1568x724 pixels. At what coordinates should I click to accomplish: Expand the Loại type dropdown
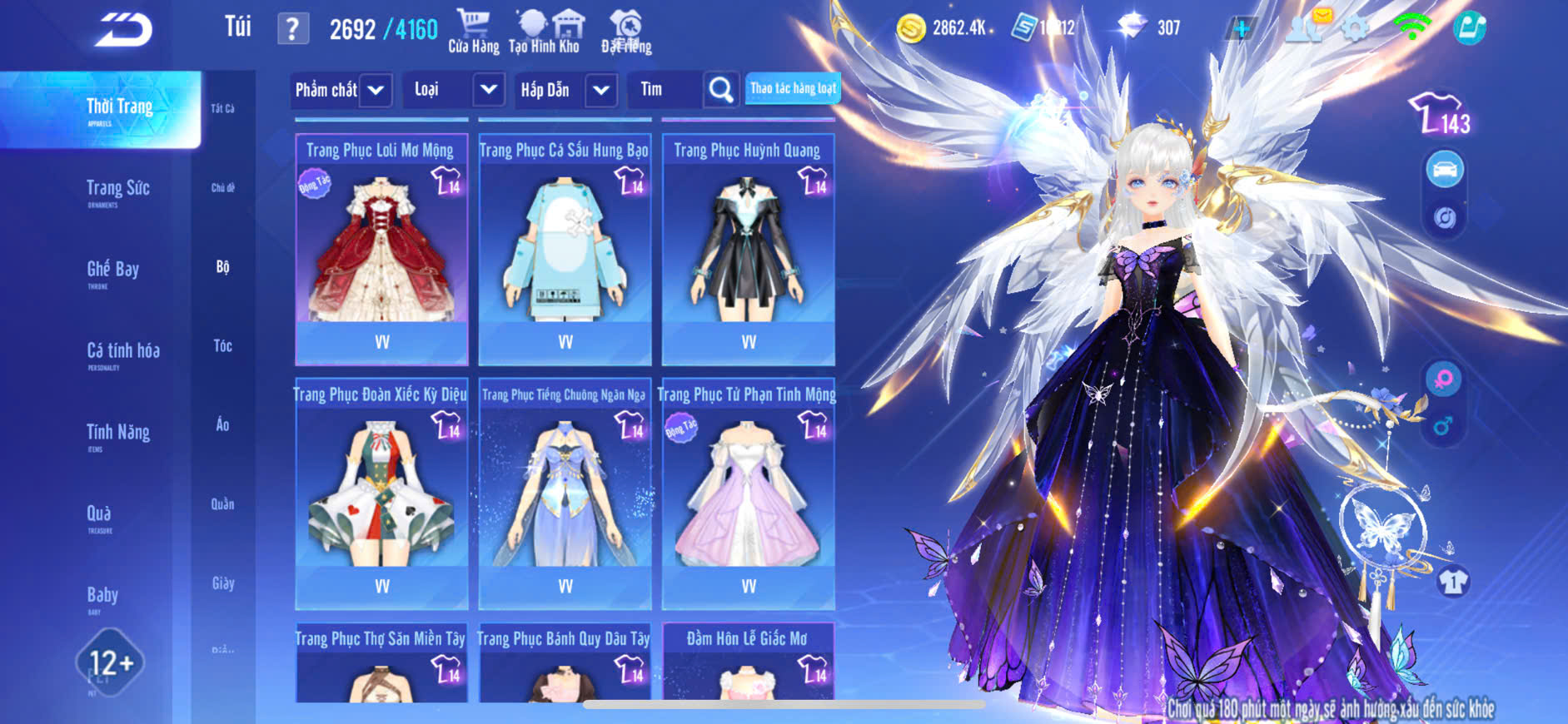click(489, 90)
